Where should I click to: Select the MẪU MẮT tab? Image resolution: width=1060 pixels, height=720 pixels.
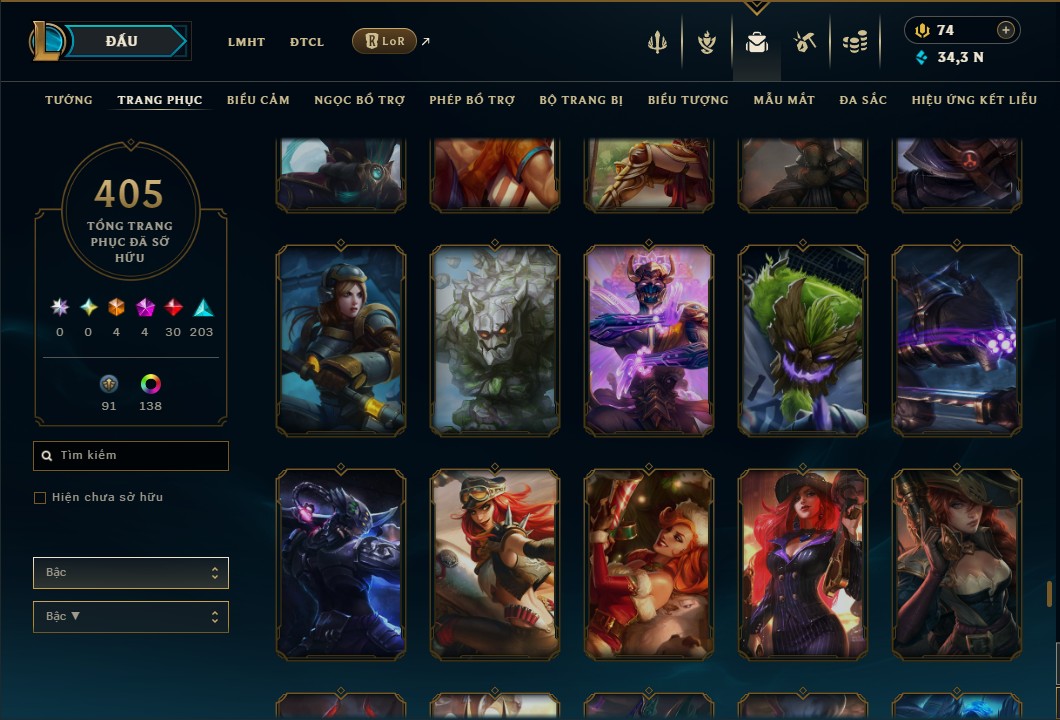point(784,100)
